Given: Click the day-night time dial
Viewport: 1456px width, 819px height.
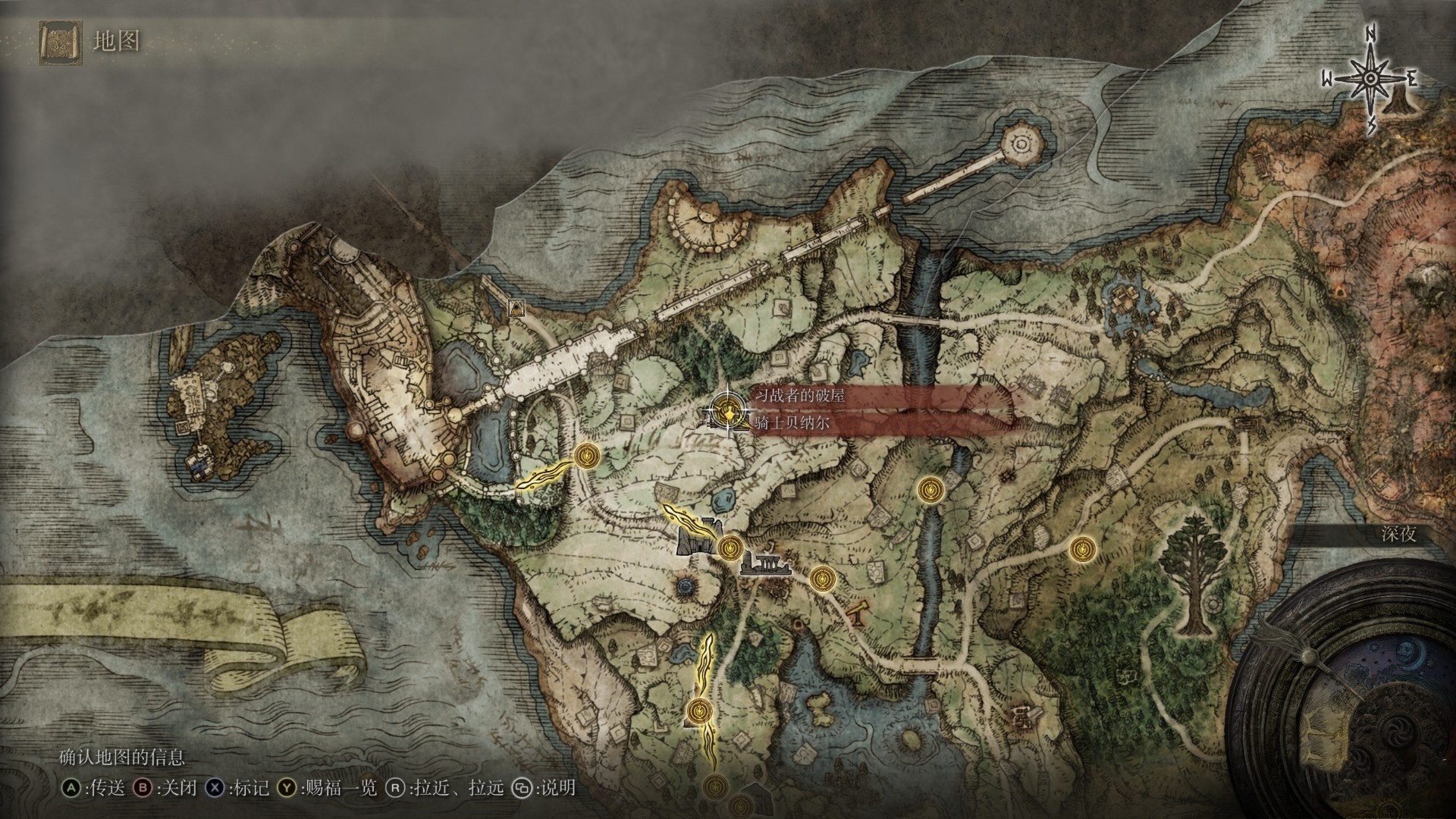Looking at the screenshot, I should pos(1357,698).
